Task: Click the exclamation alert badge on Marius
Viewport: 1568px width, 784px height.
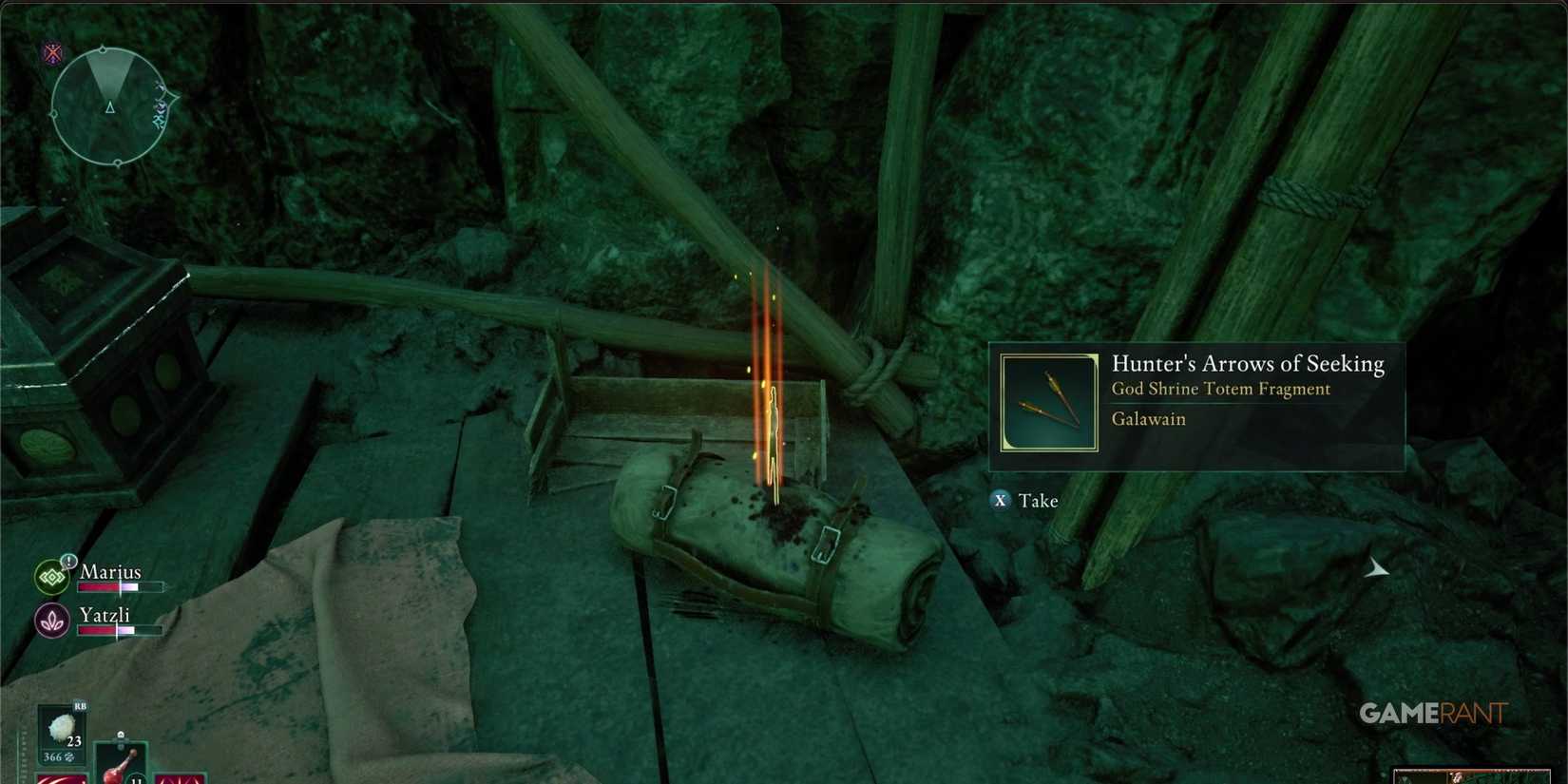Action: click(68, 562)
